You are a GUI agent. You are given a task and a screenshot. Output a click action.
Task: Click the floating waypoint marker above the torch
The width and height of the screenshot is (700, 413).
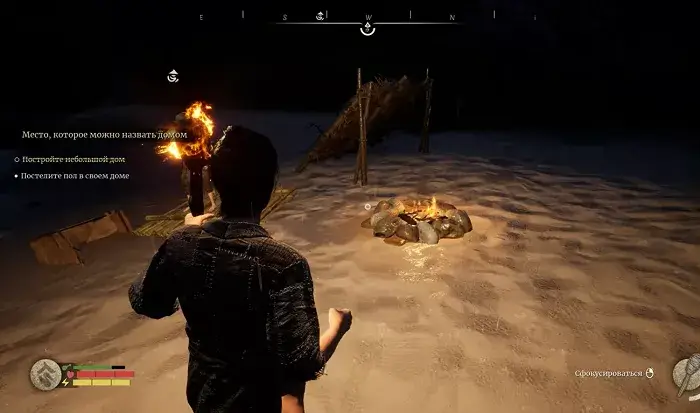(173, 76)
